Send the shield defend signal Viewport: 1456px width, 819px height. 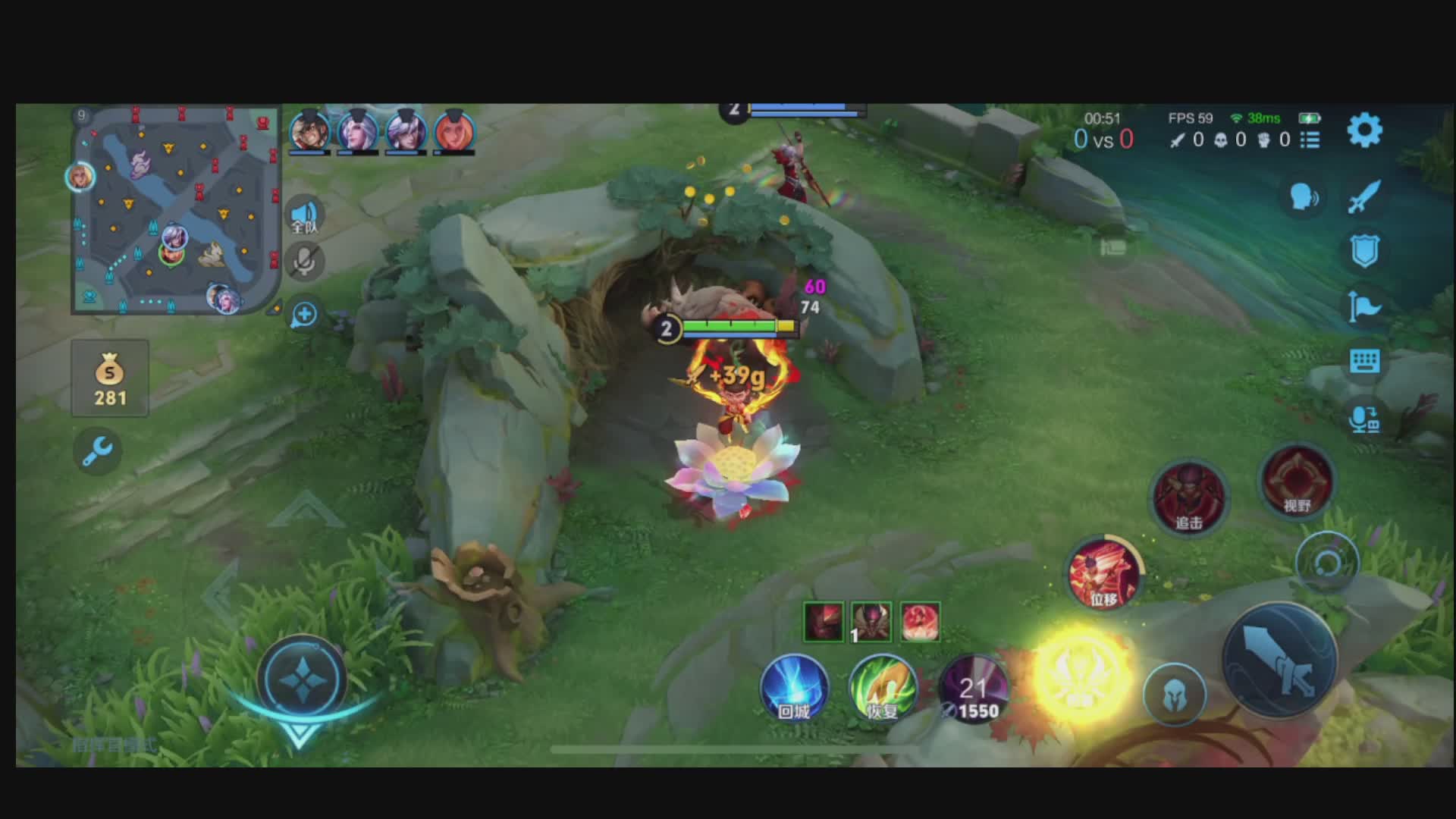(1364, 251)
